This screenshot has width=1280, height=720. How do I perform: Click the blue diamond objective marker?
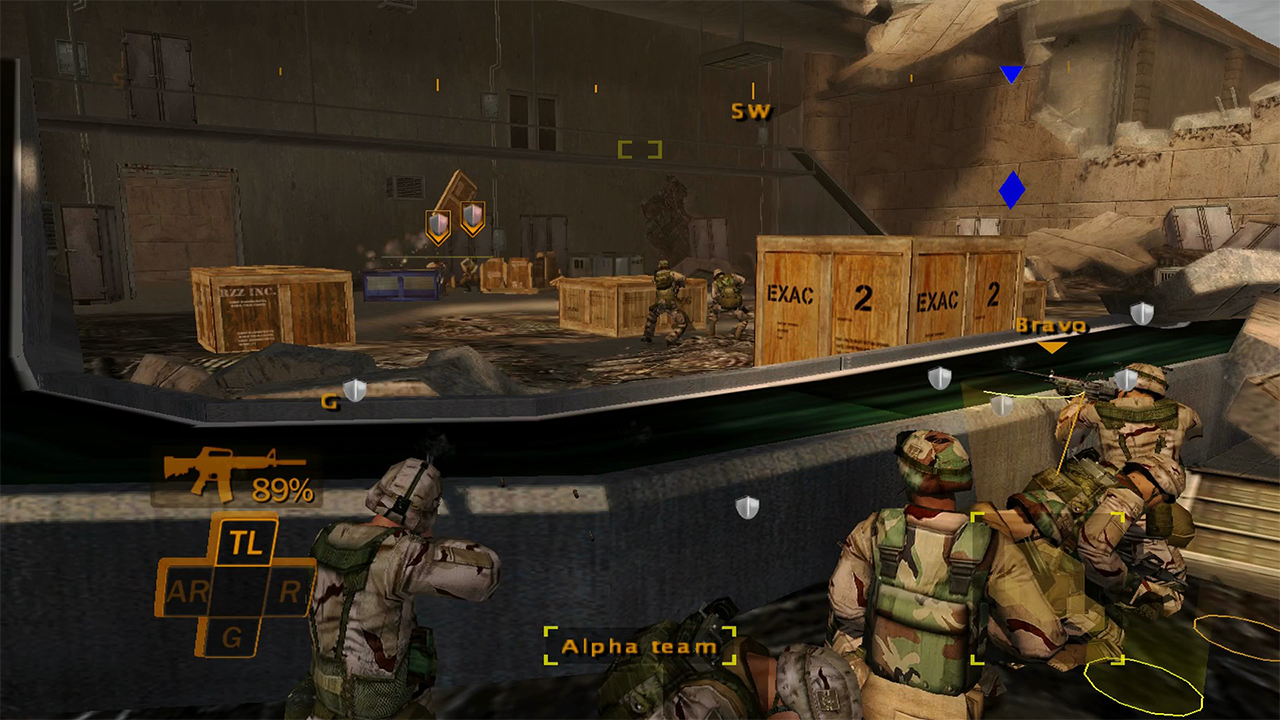[1012, 189]
